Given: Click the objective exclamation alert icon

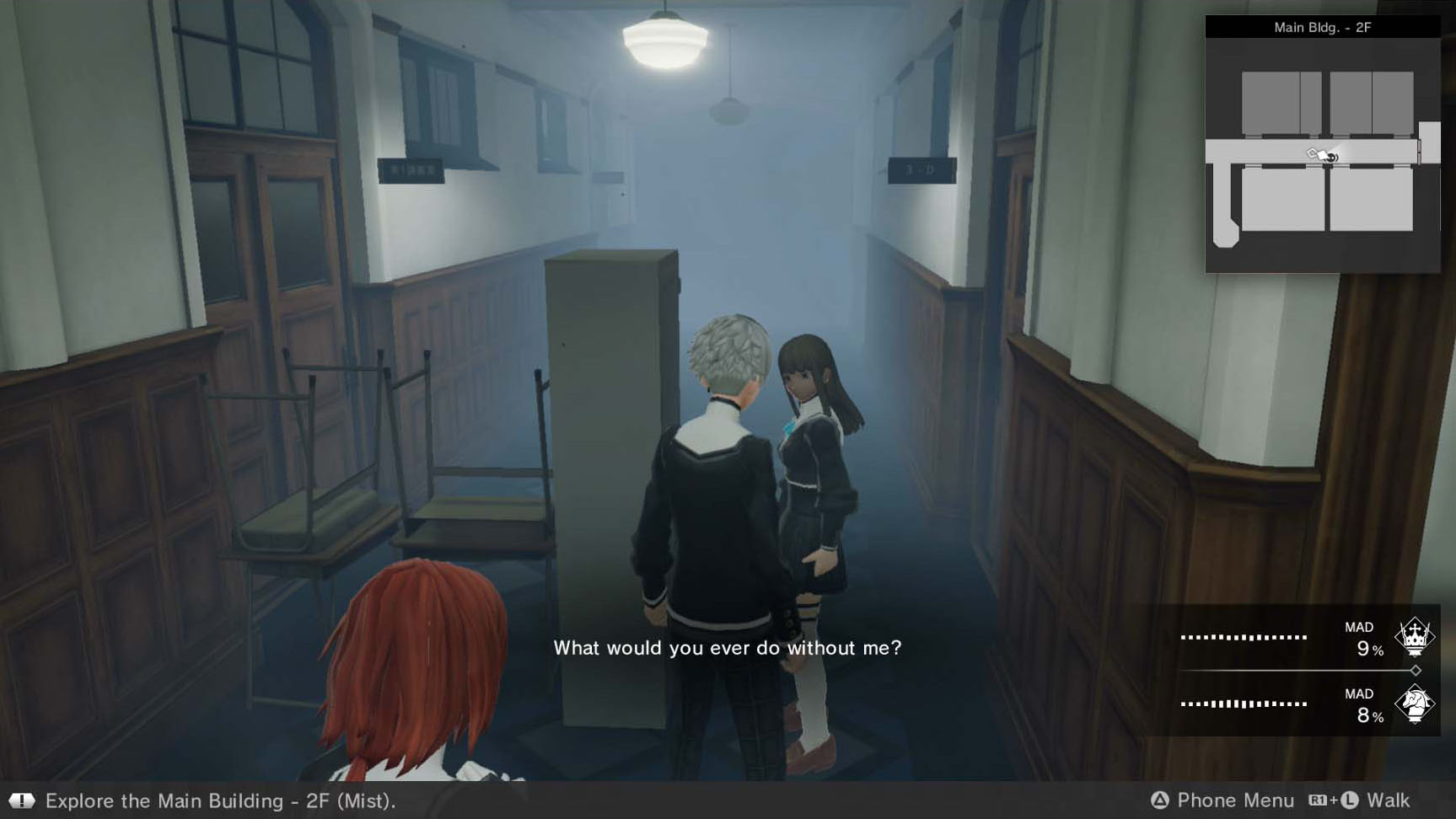Looking at the screenshot, I should tap(22, 800).
